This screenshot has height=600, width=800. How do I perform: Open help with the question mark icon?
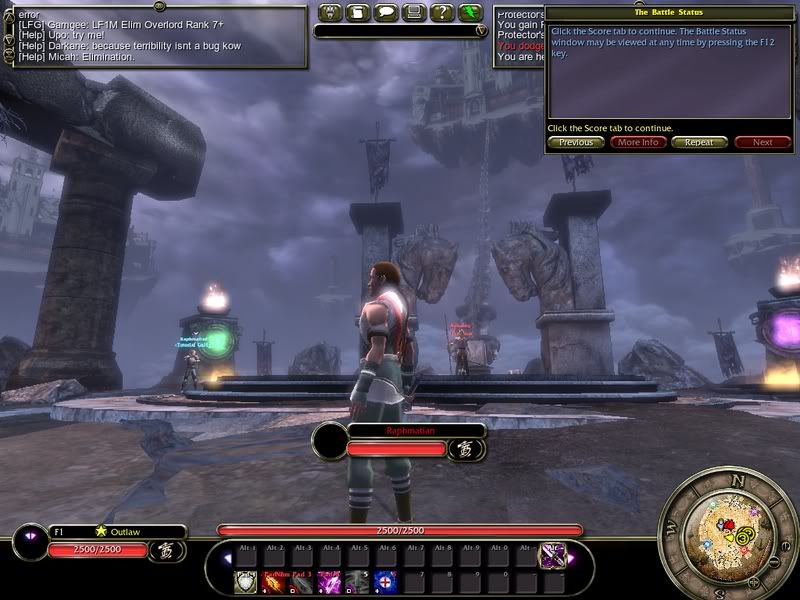coord(441,13)
